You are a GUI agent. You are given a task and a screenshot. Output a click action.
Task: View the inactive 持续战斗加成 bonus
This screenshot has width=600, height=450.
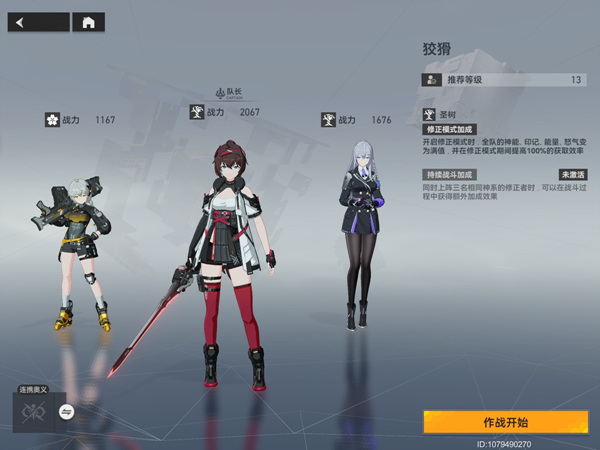449,174
